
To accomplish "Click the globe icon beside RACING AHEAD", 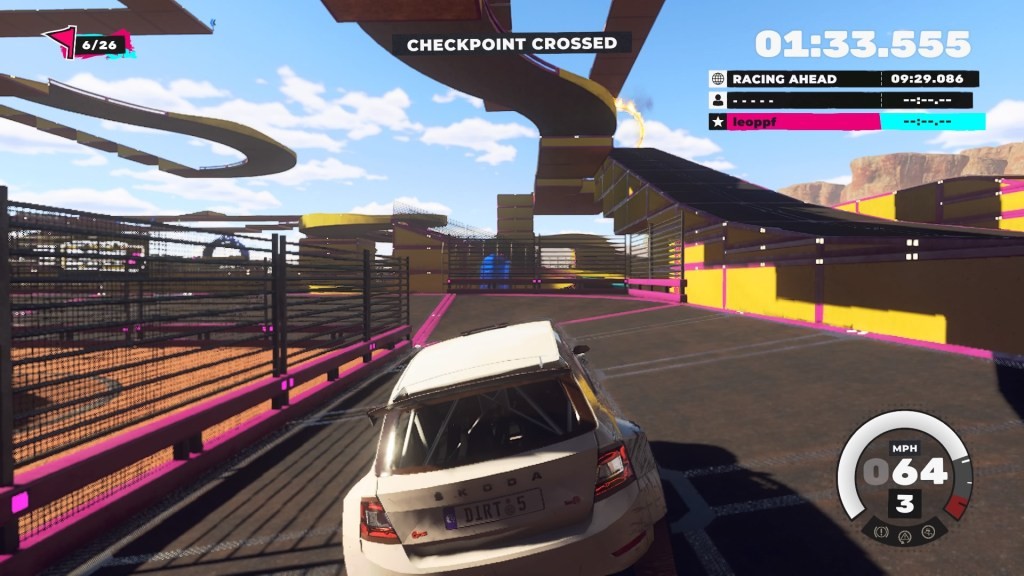I will tap(717, 79).
